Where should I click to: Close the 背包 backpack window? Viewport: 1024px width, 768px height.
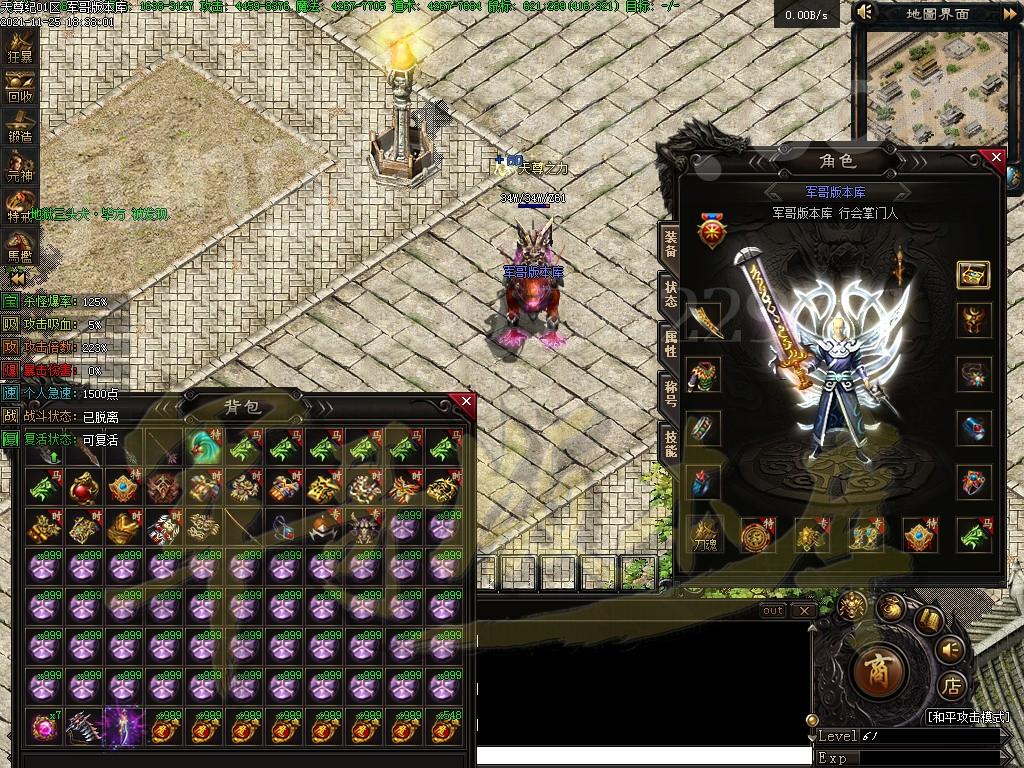coord(466,402)
